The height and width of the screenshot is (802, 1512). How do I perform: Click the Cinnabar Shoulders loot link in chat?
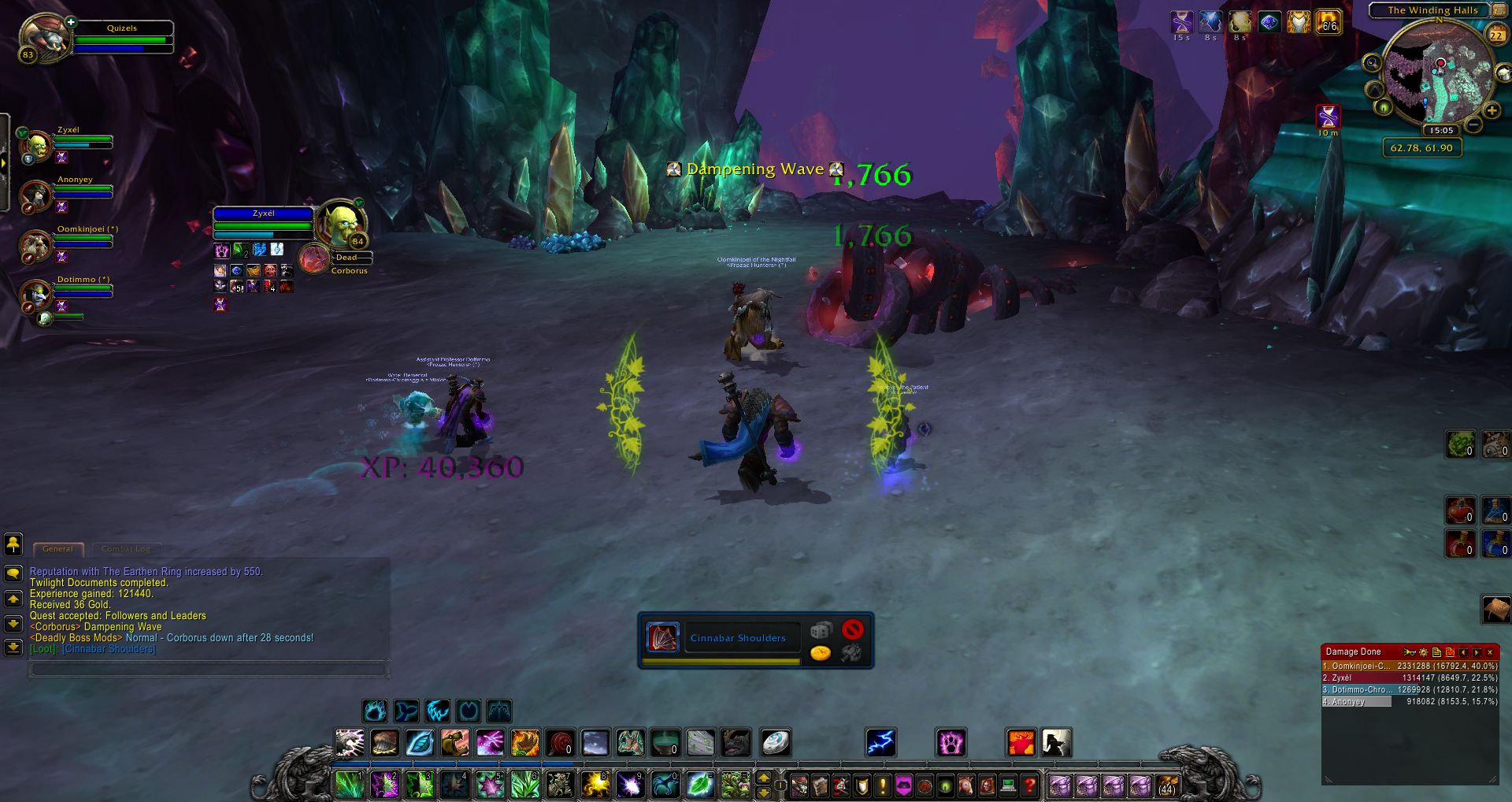(x=109, y=649)
